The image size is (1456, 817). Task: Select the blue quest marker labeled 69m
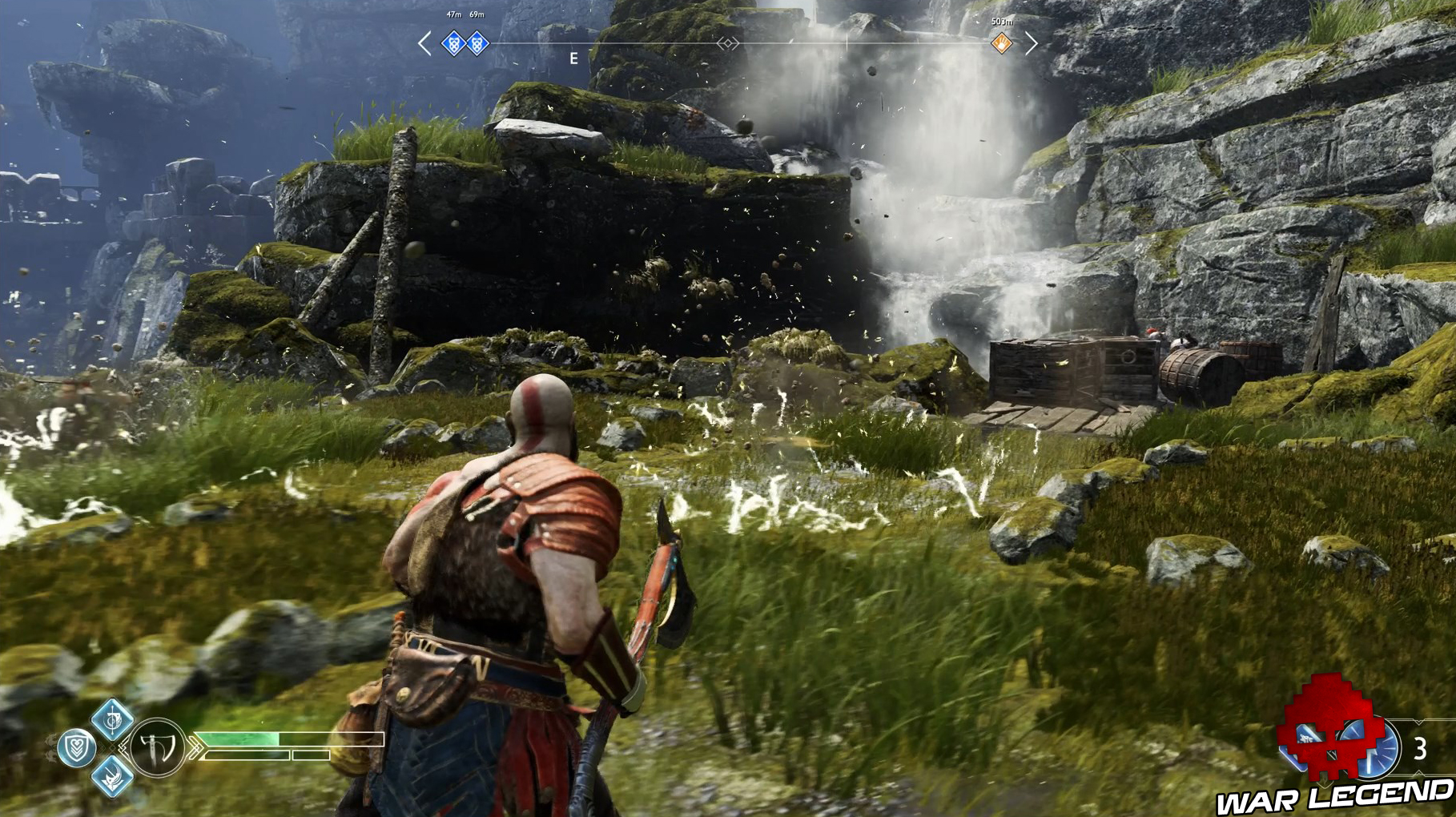click(477, 44)
